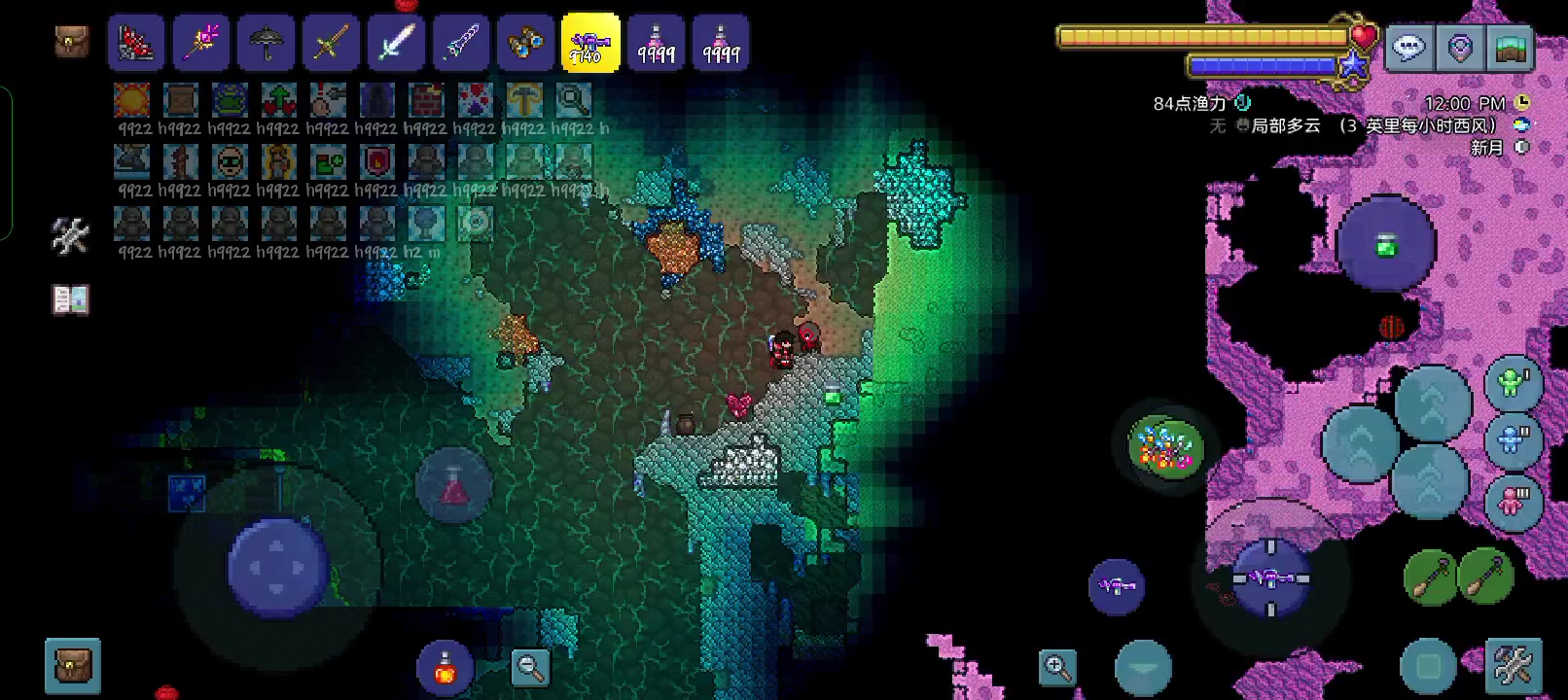The image size is (1568, 700).
Task: Click the zoom-out magnifier near the potion
Action: click(531, 667)
